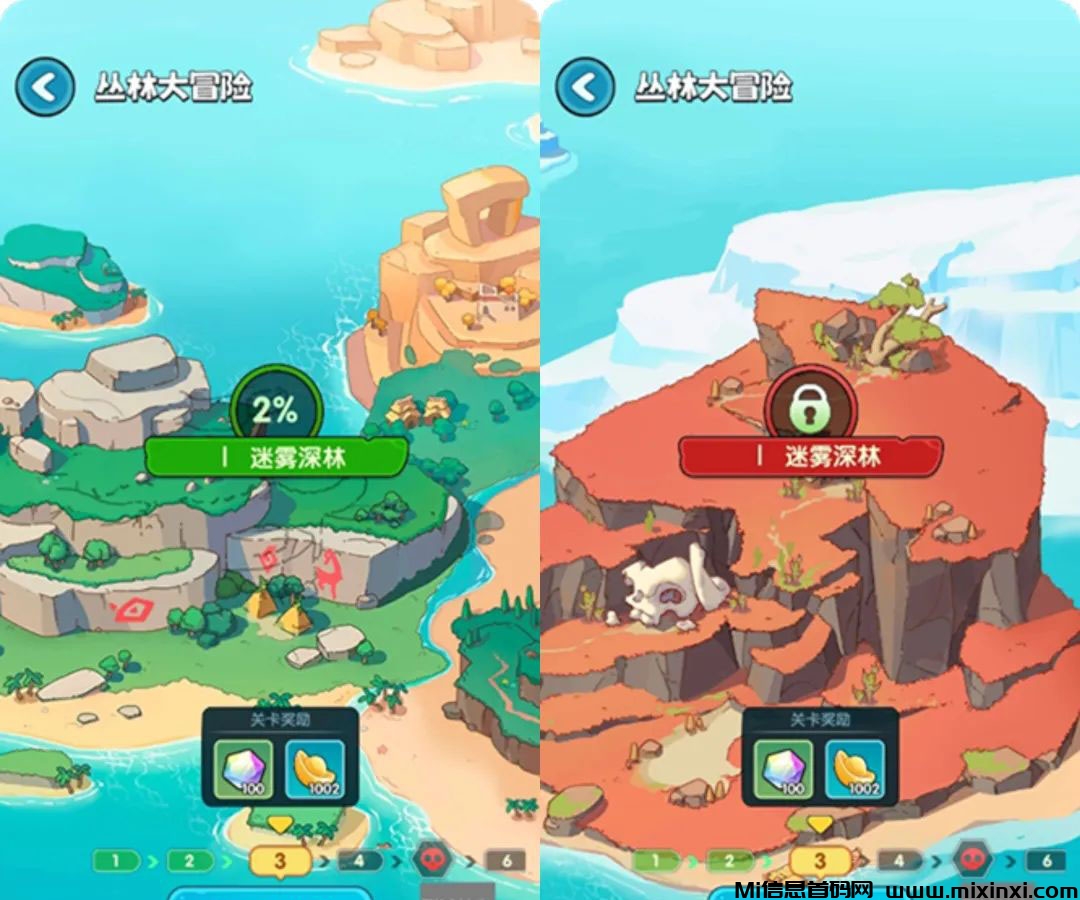
Task: Tap the 2% progress badge
Action: pyautogui.click(x=275, y=409)
